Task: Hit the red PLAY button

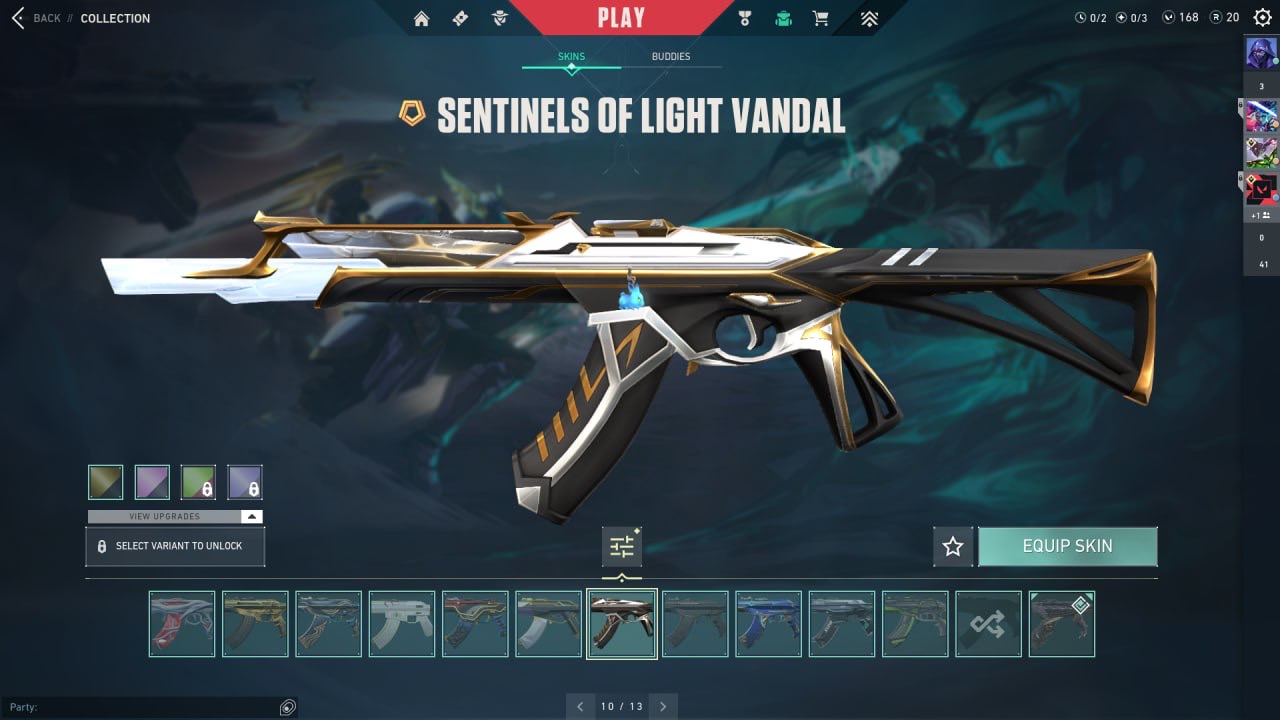Action: (x=621, y=18)
